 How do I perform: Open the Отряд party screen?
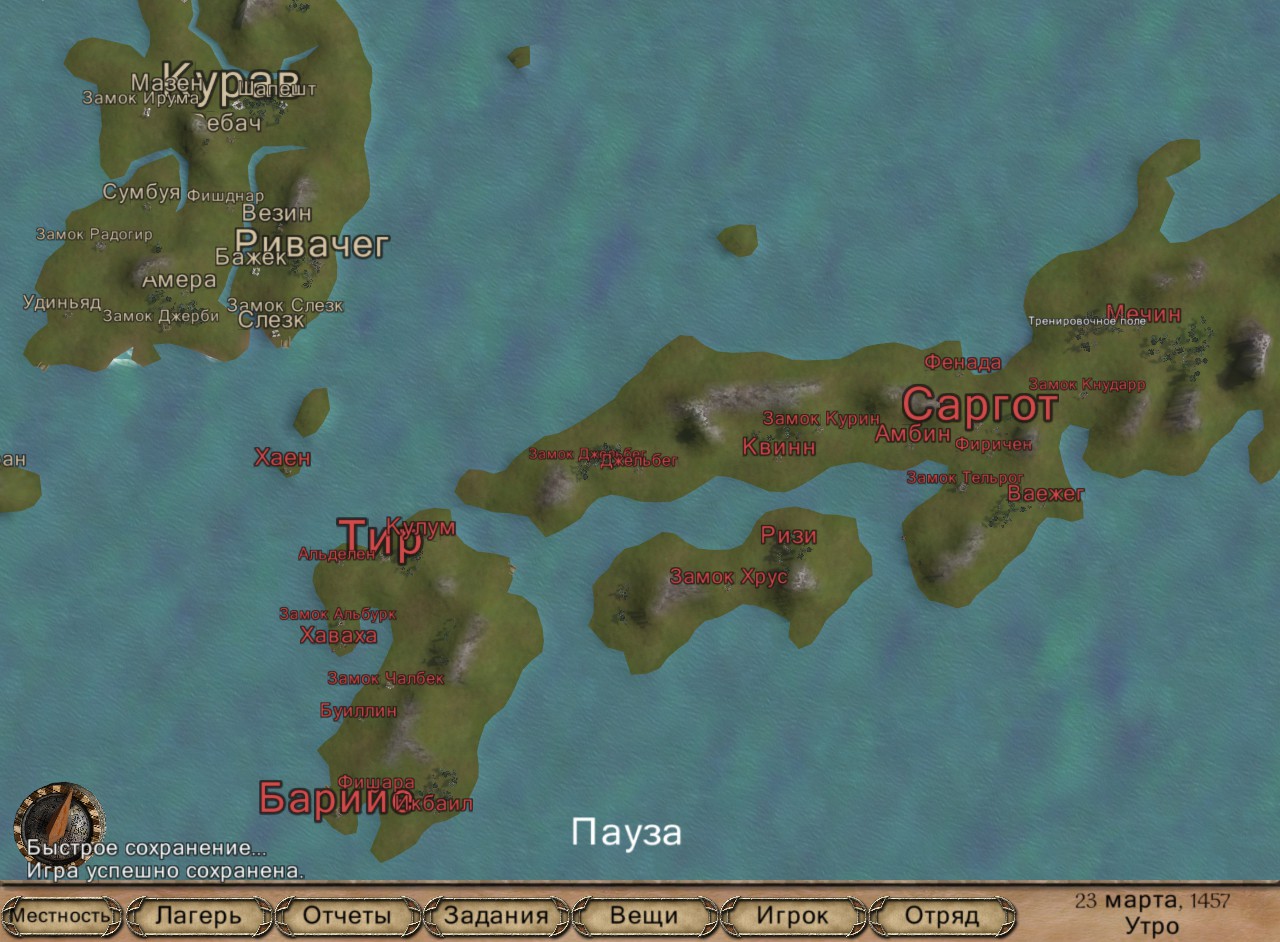tap(941, 915)
